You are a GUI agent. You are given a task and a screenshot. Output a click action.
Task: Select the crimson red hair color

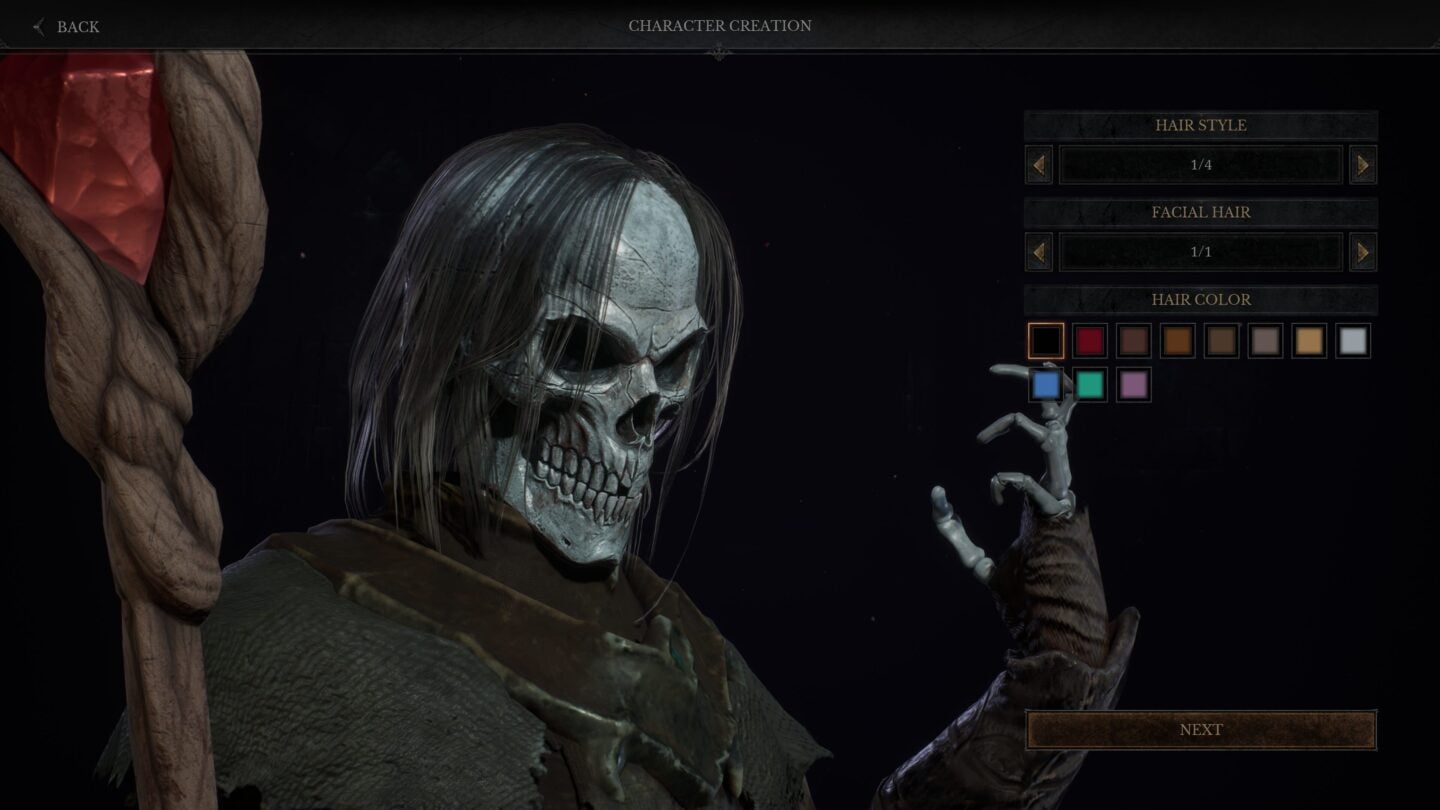tap(1090, 340)
